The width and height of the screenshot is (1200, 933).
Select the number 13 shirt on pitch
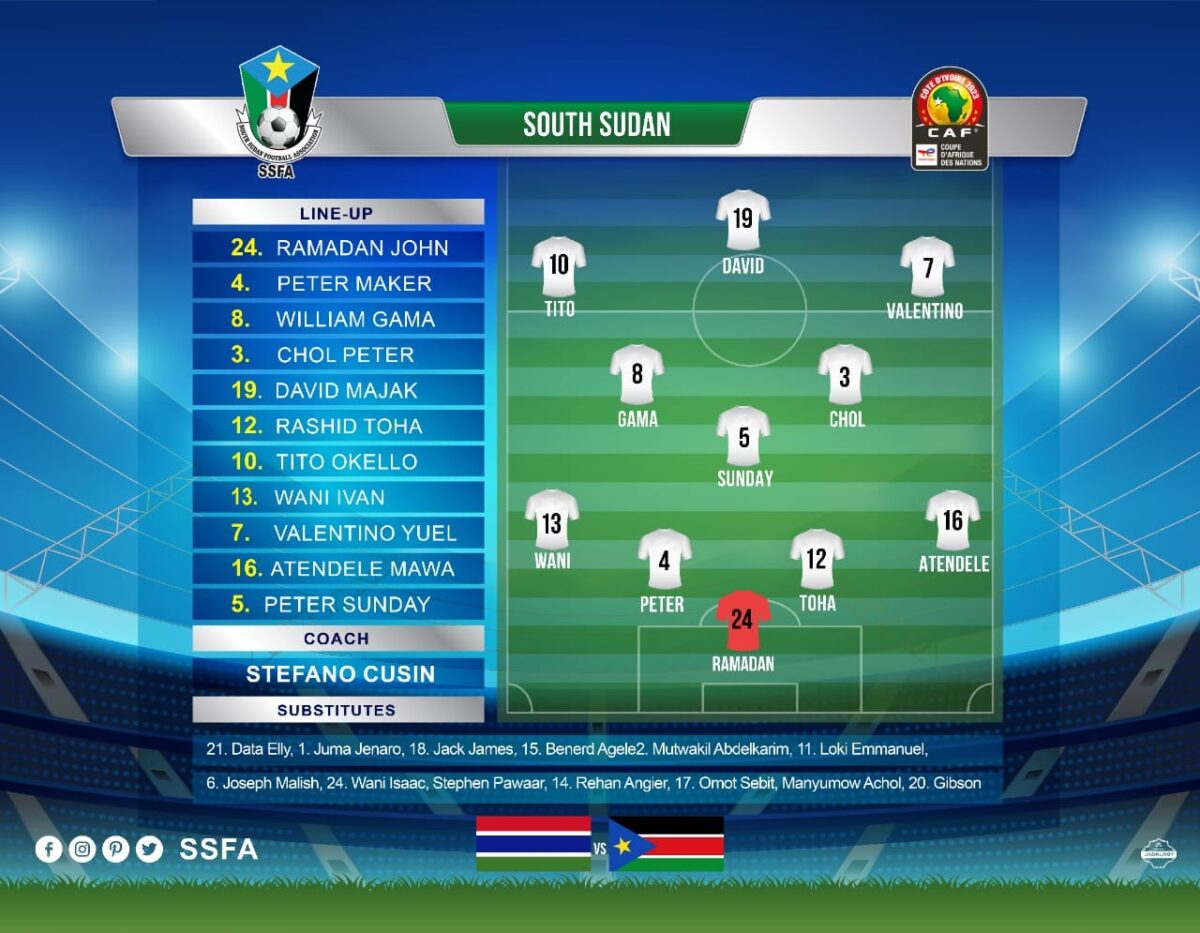coord(552,520)
